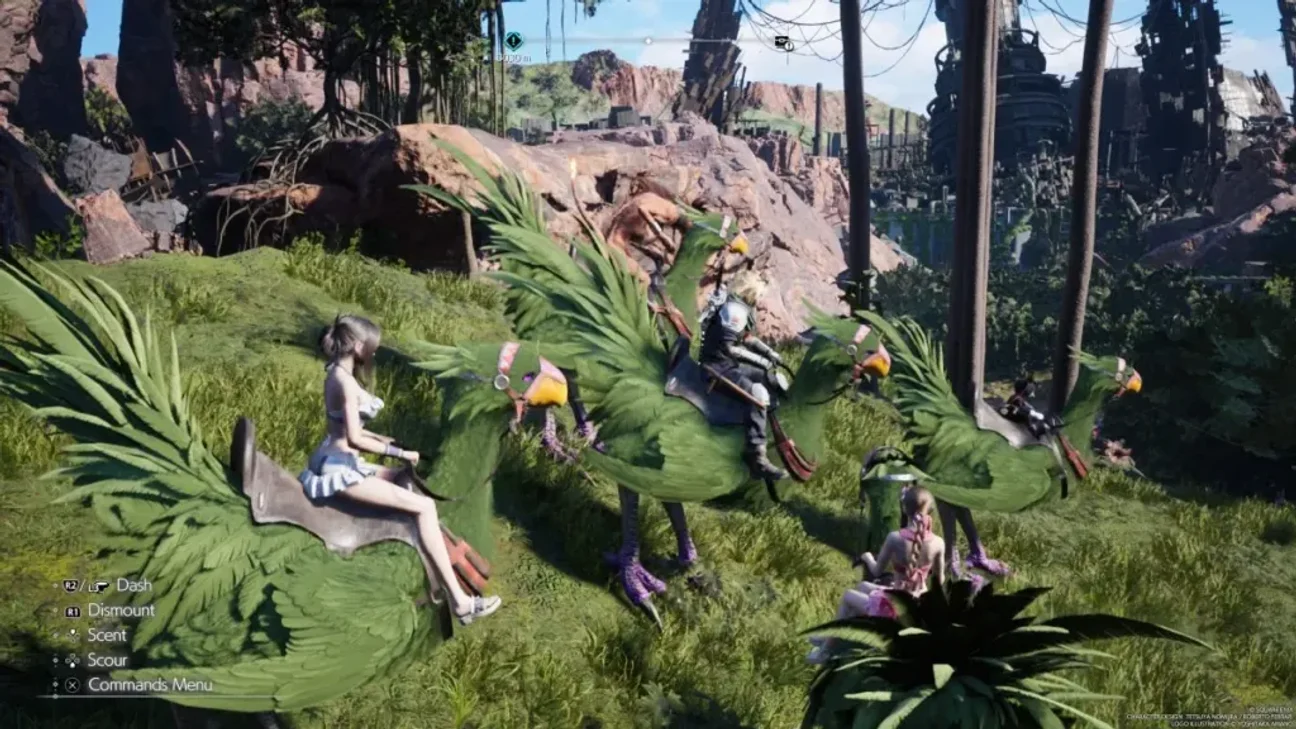Viewport: 1296px width, 729px height.
Task: Expand the quest distance indicator reading 130 m
Action: [514, 58]
